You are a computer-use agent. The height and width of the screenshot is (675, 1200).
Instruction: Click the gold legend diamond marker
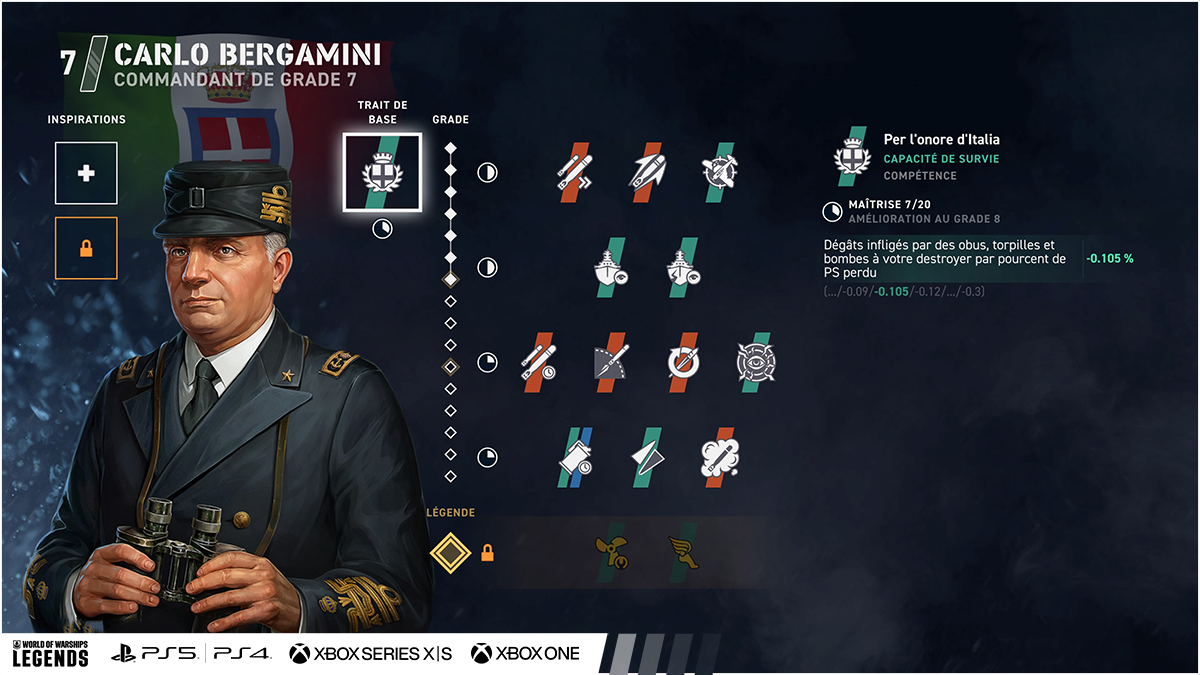pyautogui.click(x=450, y=551)
